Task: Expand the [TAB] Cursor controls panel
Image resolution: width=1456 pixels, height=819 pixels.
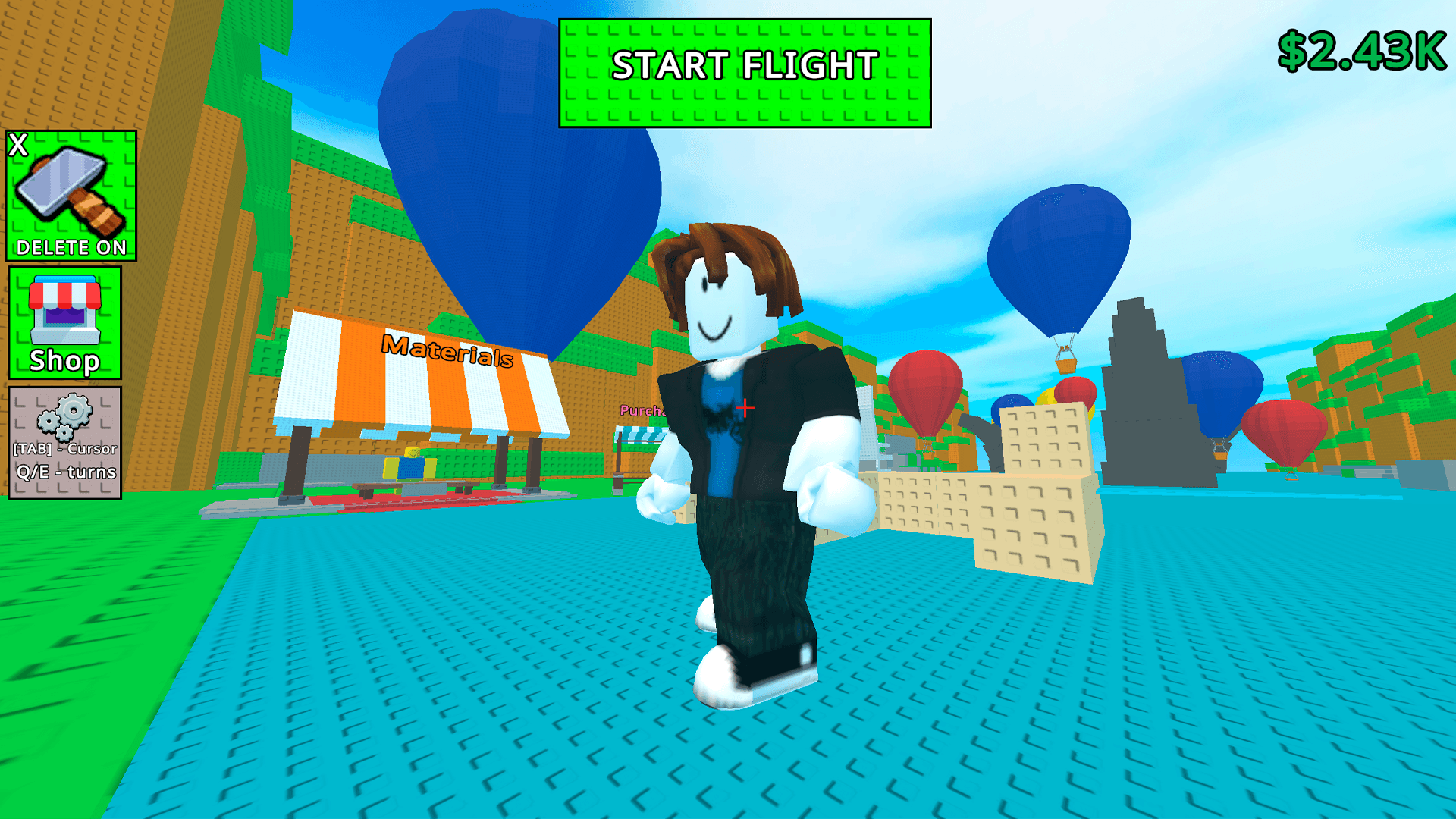Action: click(64, 449)
